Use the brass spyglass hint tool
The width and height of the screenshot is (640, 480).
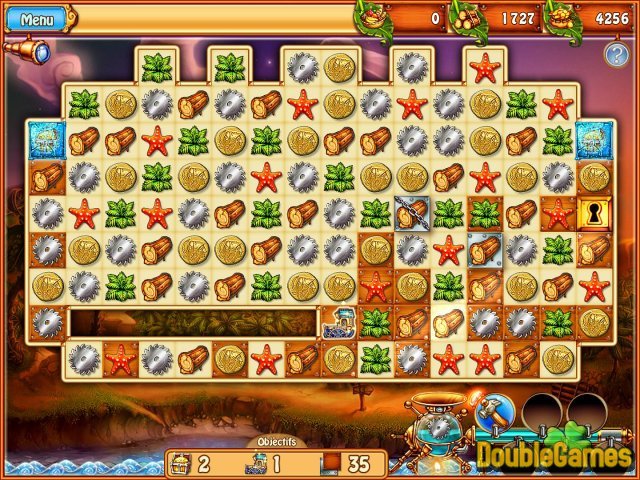pos(26,49)
